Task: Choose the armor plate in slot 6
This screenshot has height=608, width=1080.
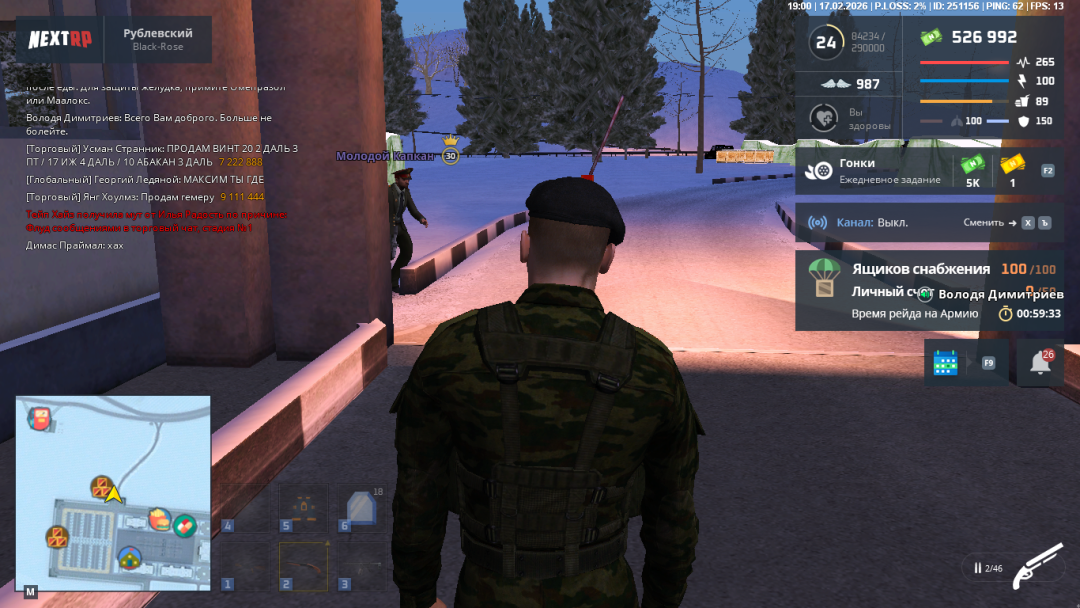Action: pyautogui.click(x=360, y=509)
